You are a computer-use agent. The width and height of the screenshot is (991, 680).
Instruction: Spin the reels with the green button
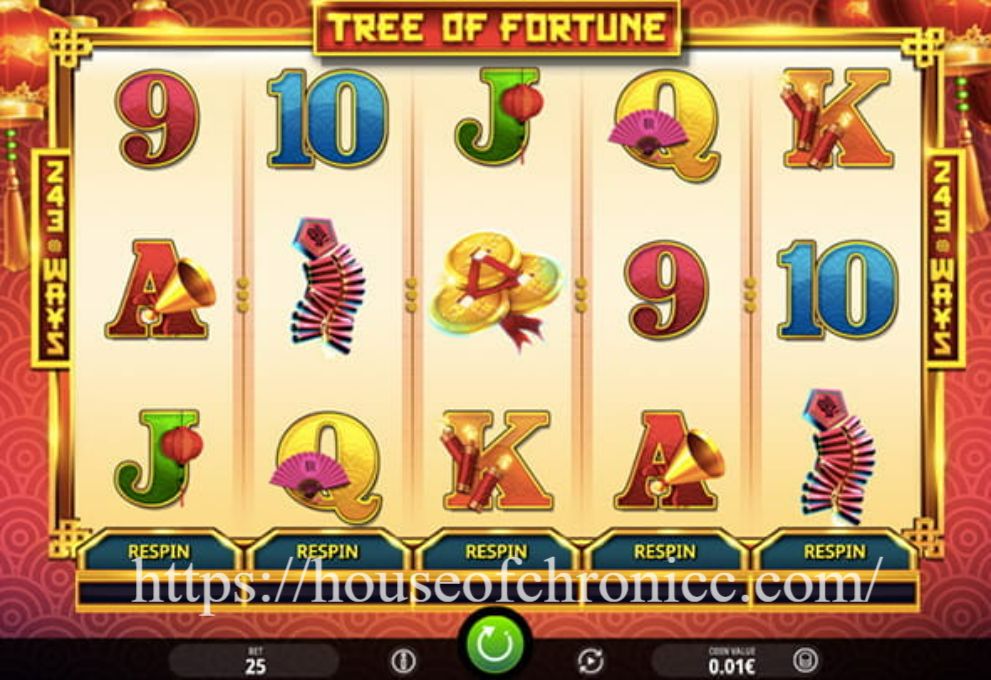(494, 647)
